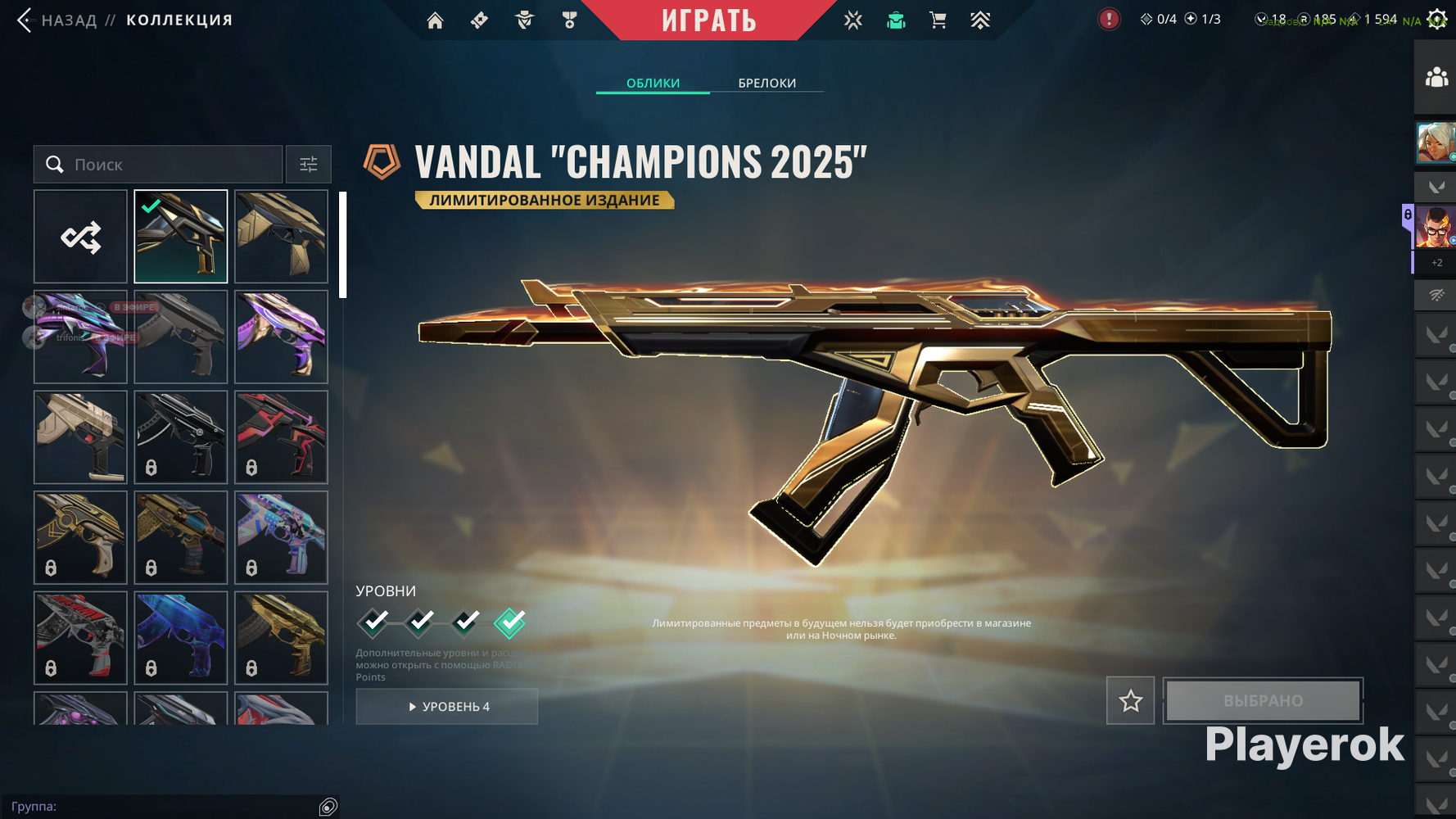This screenshot has width=1456, height=819.
Task: Select the locked blue Vandal skin thumbnail
Action: [x=181, y=637]
